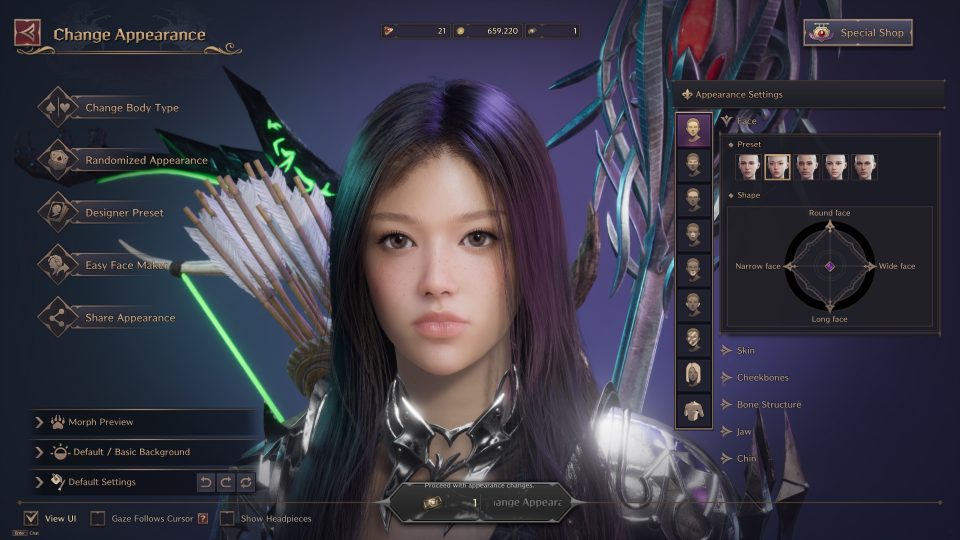The width and height of the screenshot is (960, 540).
Task: Enable Gaze Follows Cursor checkbox
Action: pos(98,519)
